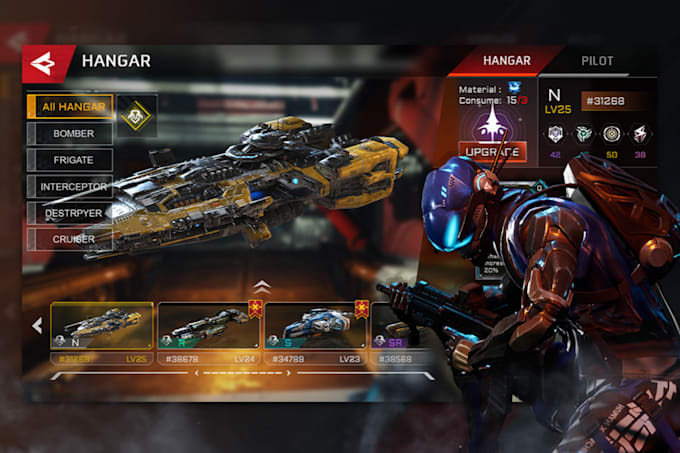Choose the Frigate category
Screen dimensions: 680x453
(70, 160)
